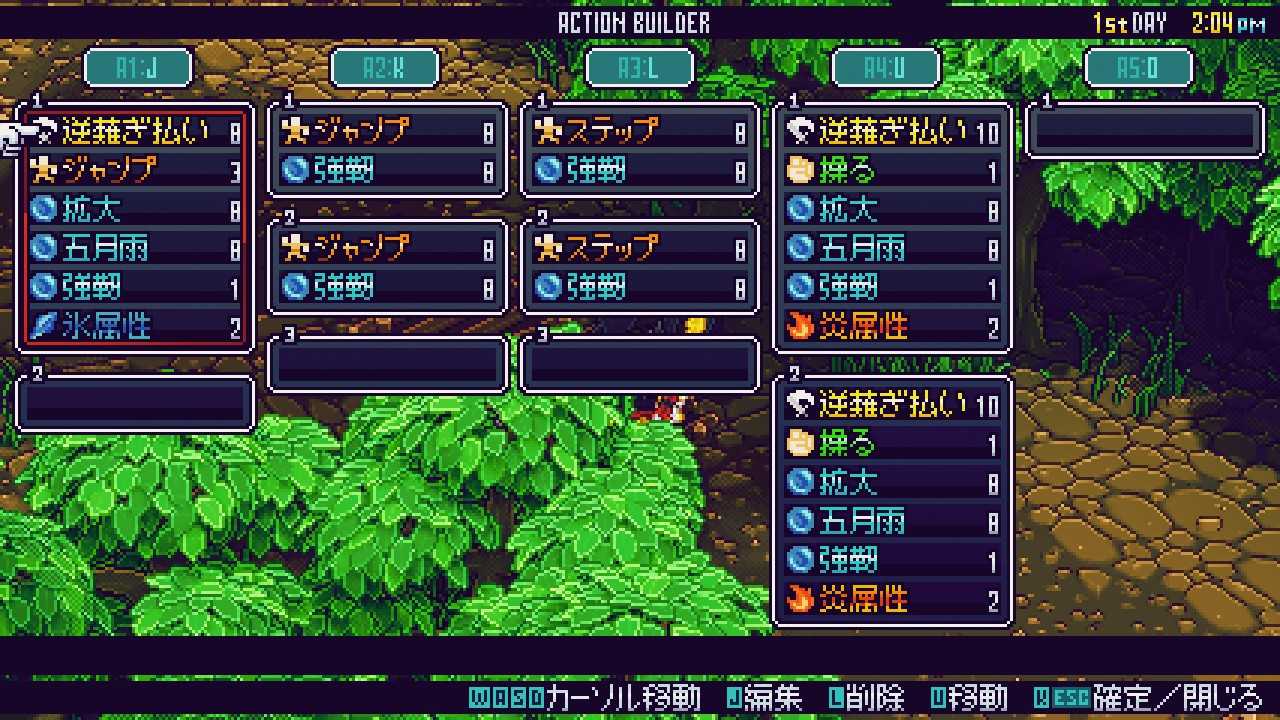Choose 逆薙ぎ払い in the A1:J set
Viewport: 1280px width, 720px height.
click(x=136, y=131)
